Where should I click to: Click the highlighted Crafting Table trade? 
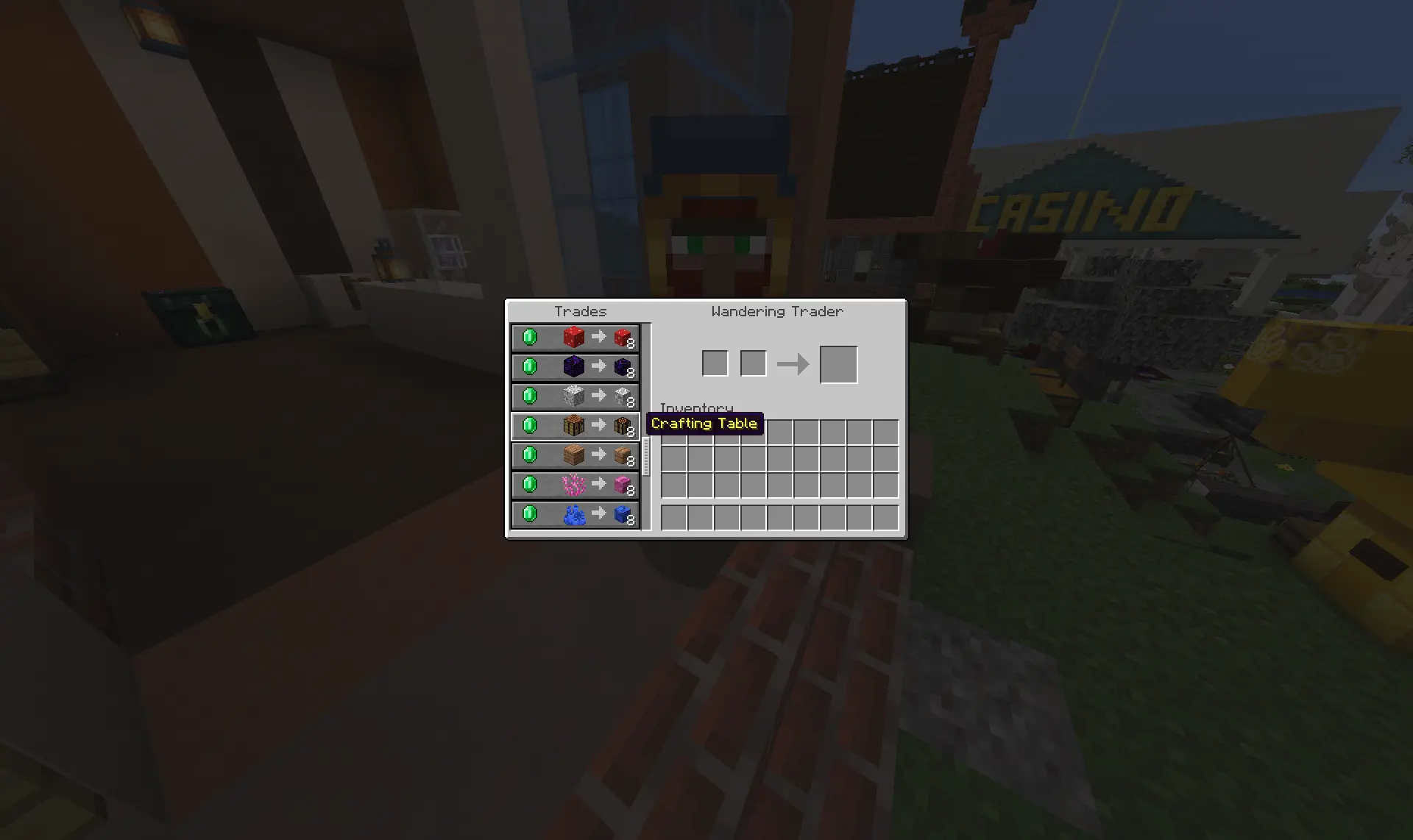575,425
